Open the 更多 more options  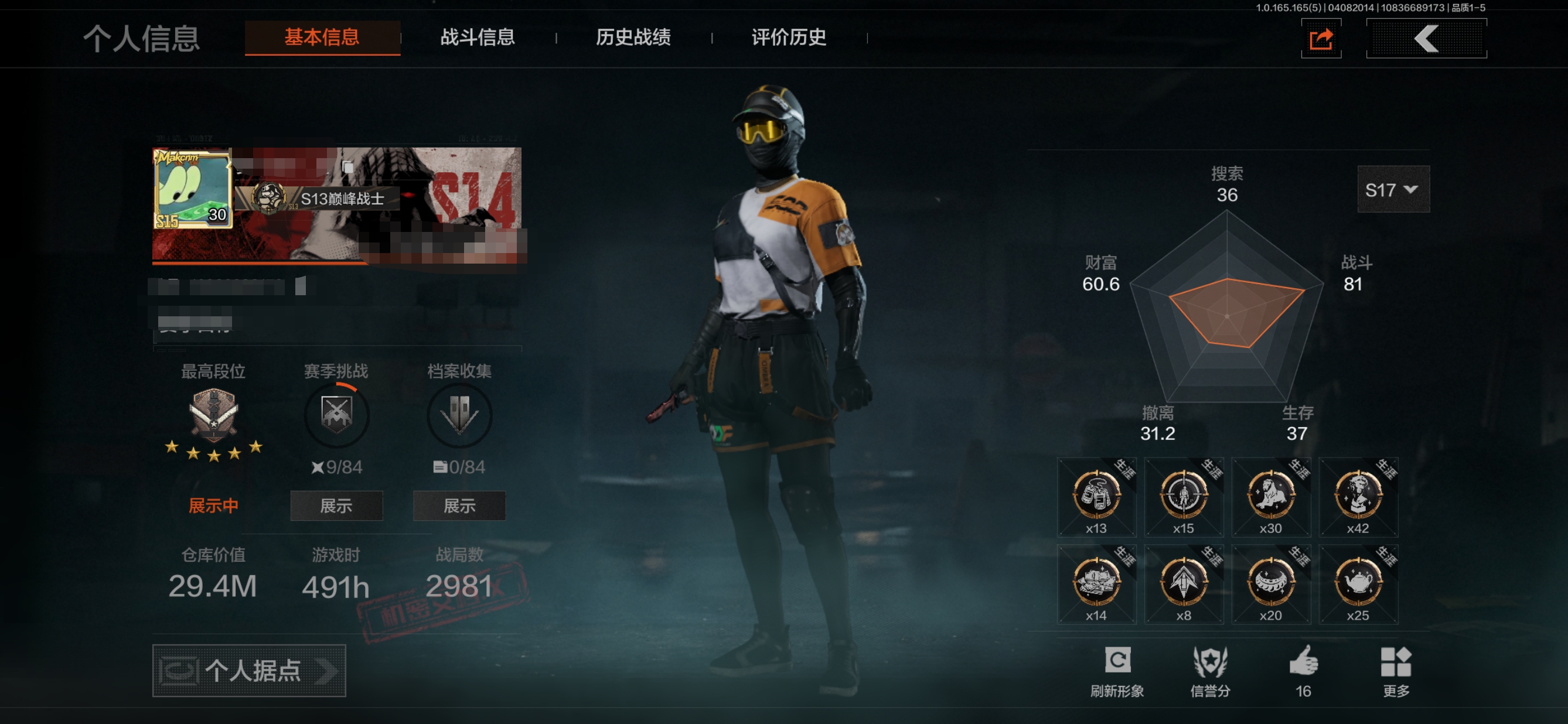pos(1396,672)
